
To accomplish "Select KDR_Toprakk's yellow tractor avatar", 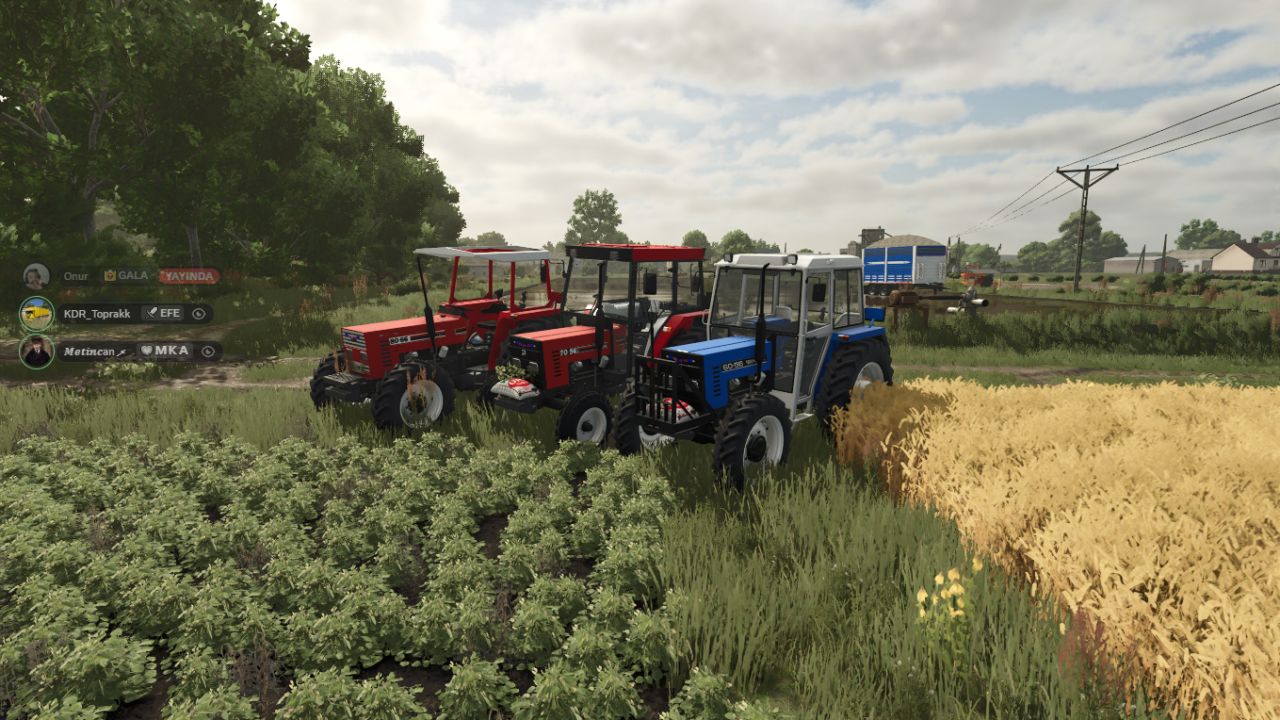I will 37,313.
